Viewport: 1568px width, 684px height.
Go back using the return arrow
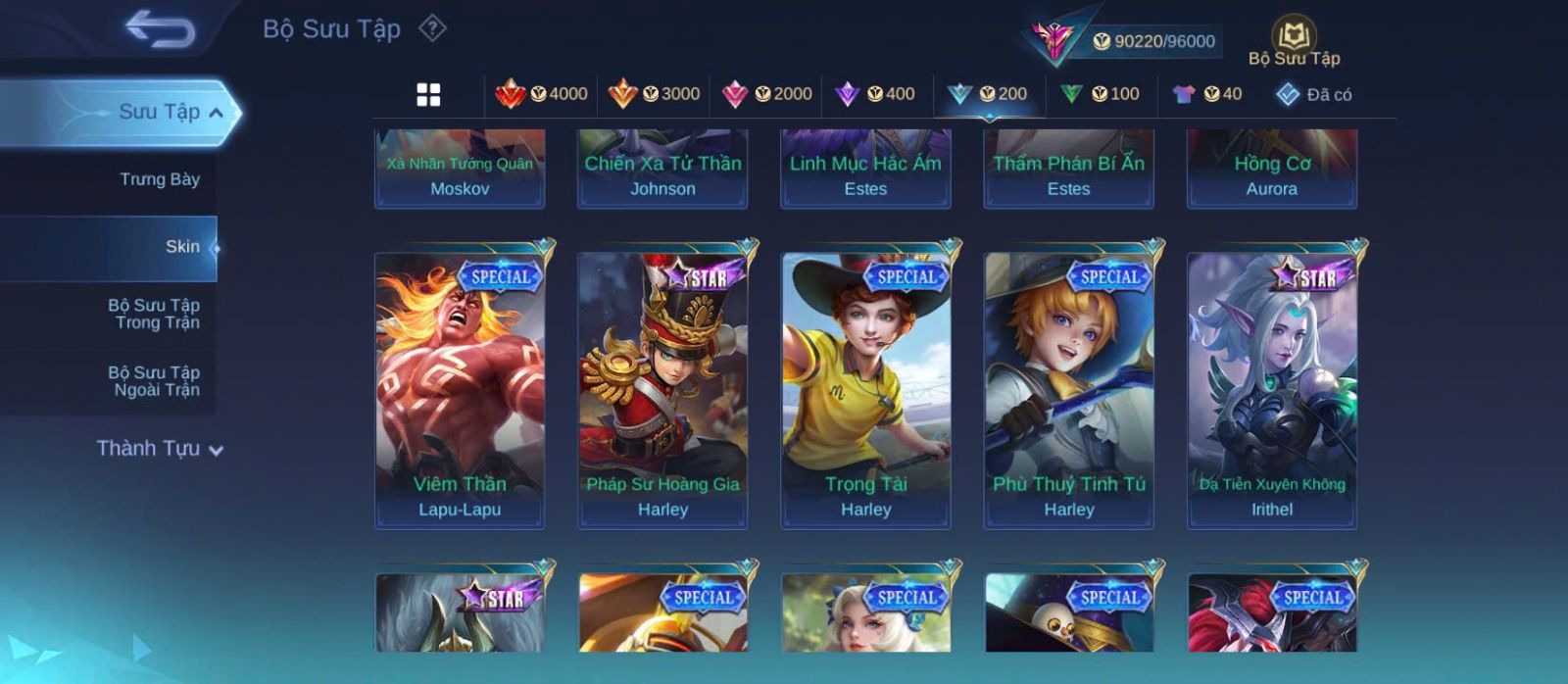click(160, 29)
